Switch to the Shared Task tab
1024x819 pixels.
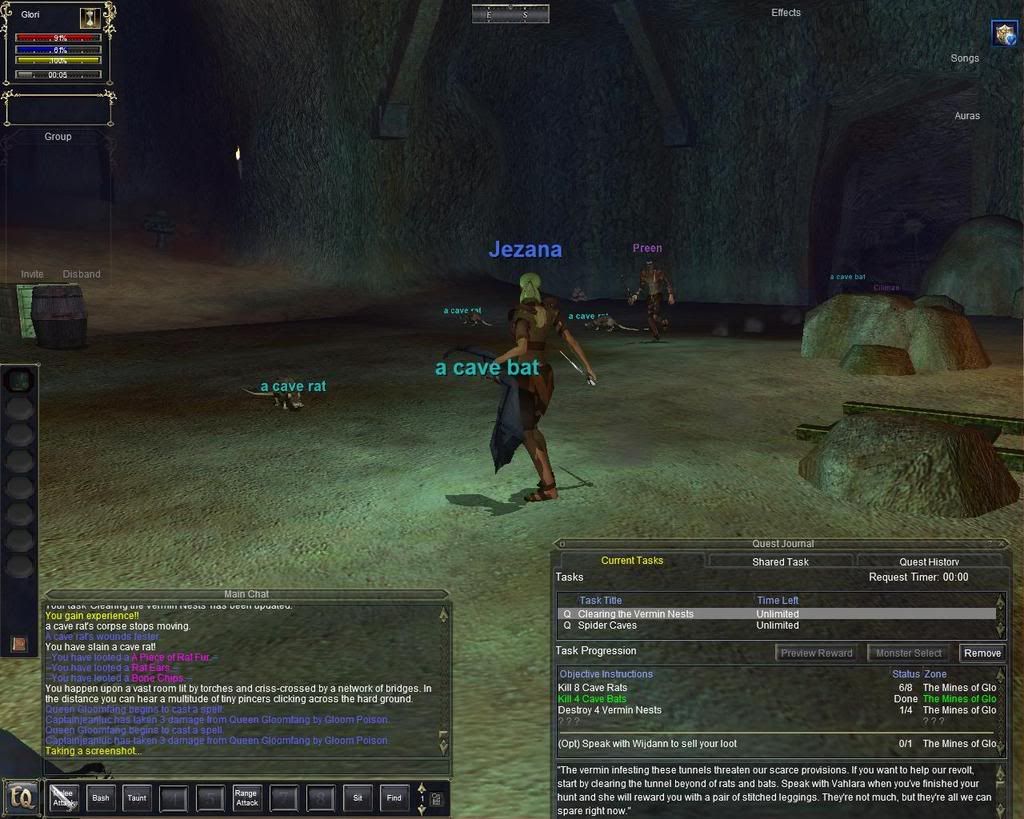[780, 562]
